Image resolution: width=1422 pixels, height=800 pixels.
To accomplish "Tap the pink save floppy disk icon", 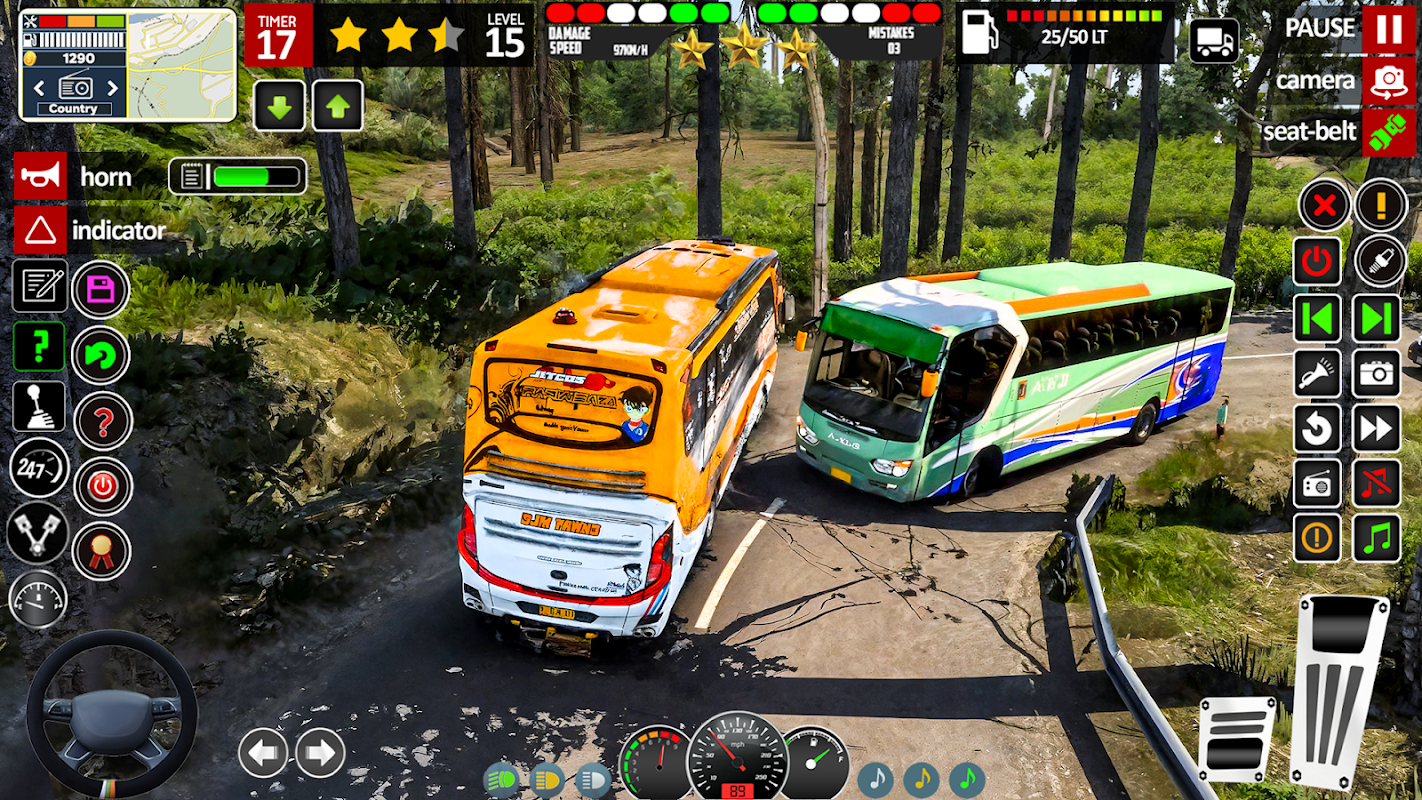I will pyautogui.click(x=101, y=290).
